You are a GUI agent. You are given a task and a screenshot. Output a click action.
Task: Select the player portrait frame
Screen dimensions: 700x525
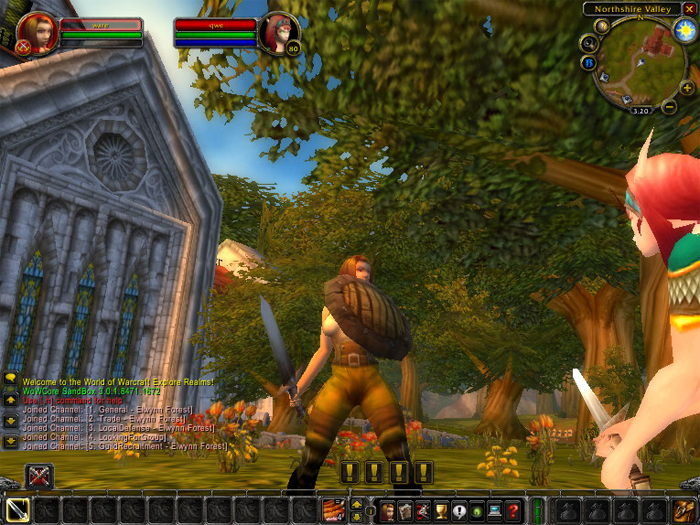[x=34, y=33]
